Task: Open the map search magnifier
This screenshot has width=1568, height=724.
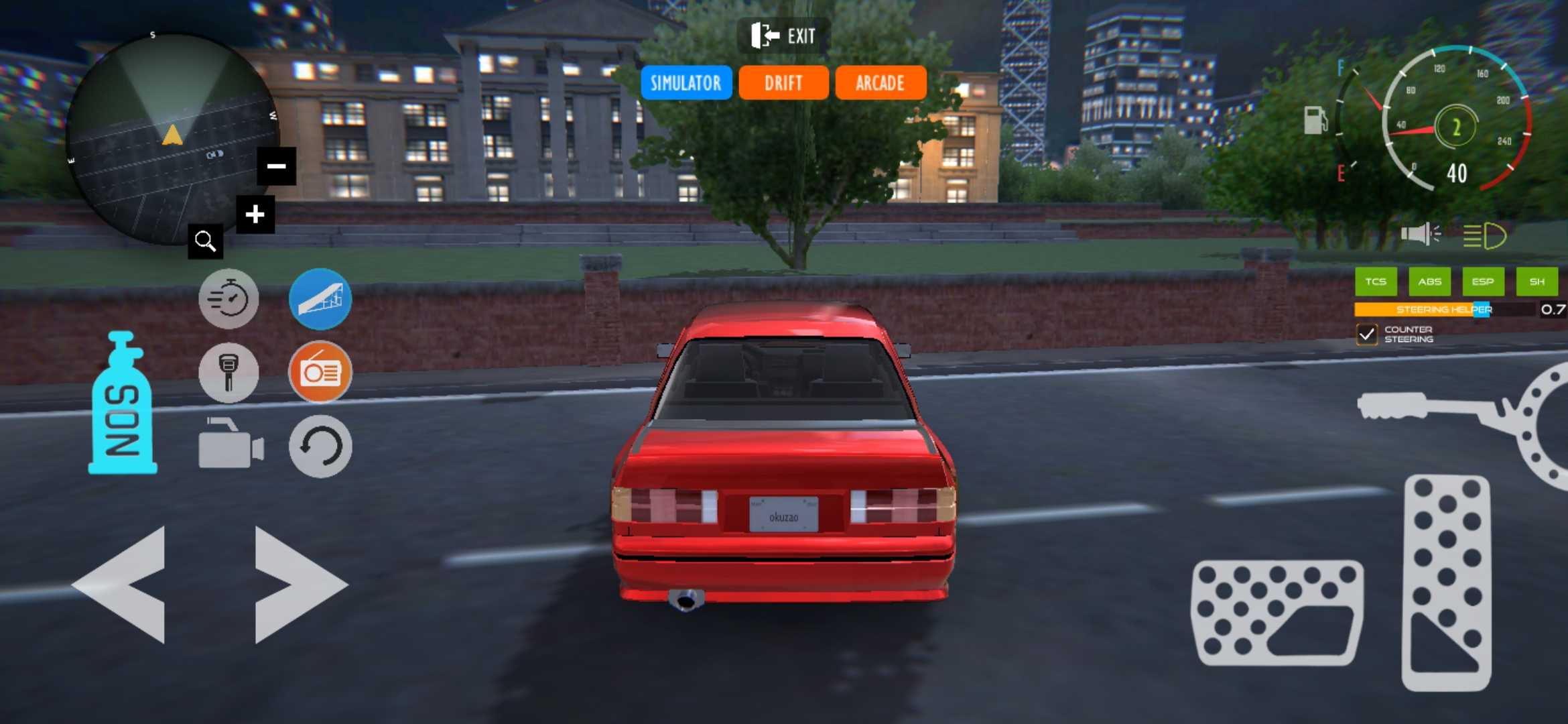Action: coord(206,242)
